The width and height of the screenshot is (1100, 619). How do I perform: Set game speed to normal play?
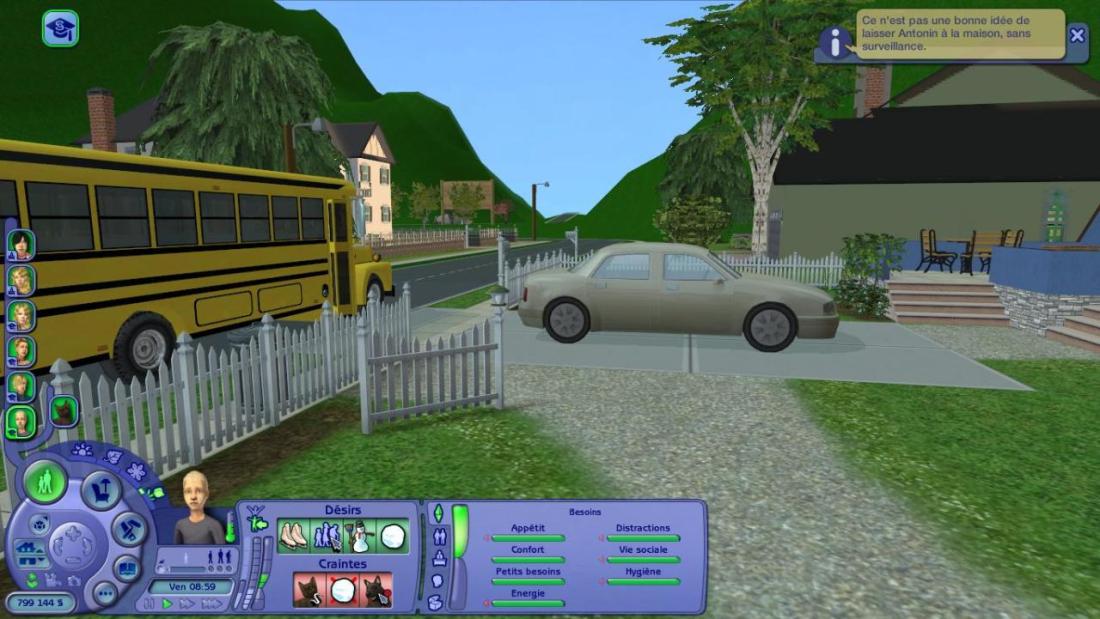(167, 604)
